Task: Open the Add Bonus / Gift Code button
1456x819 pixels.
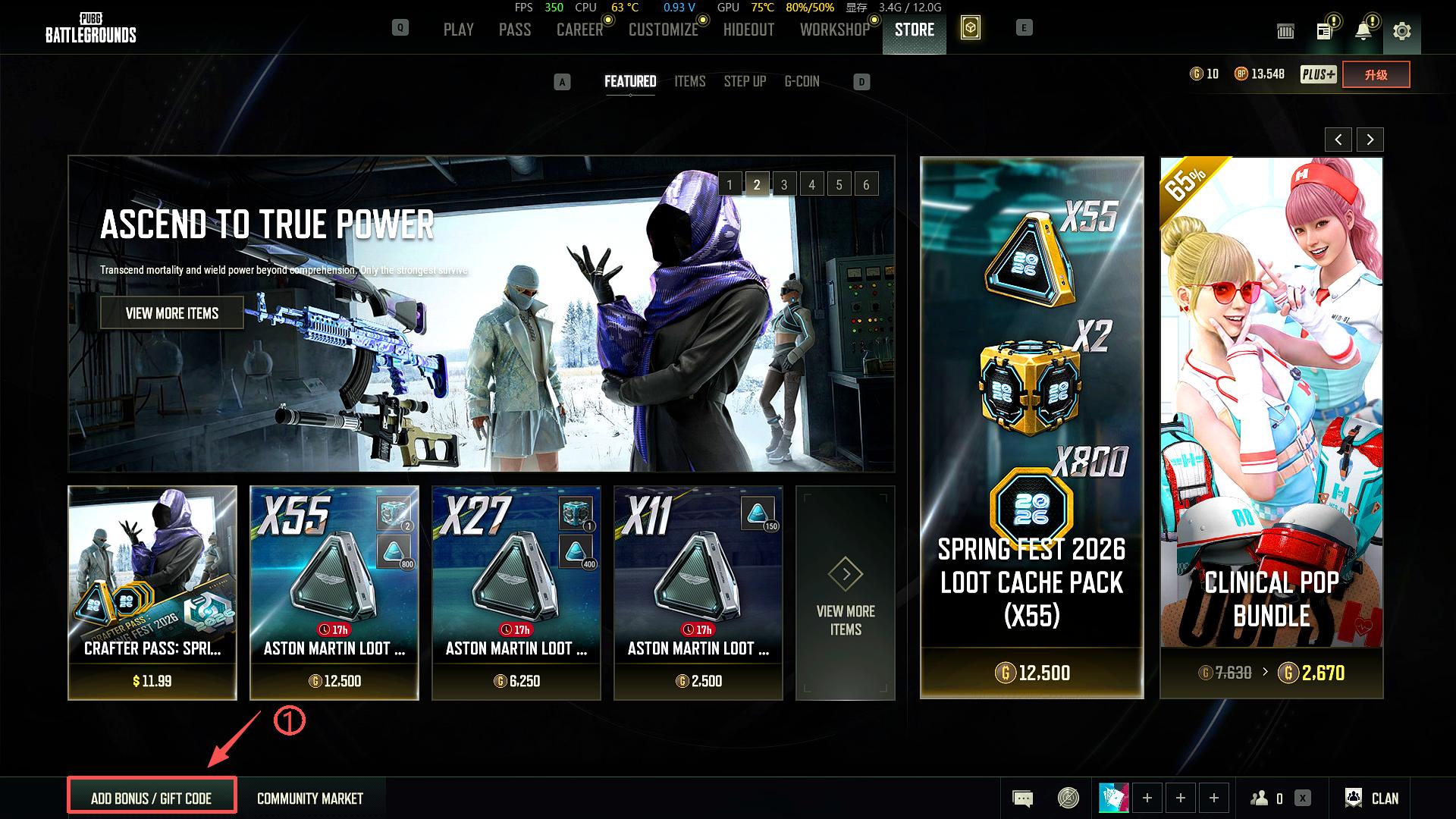Action: 152,798
